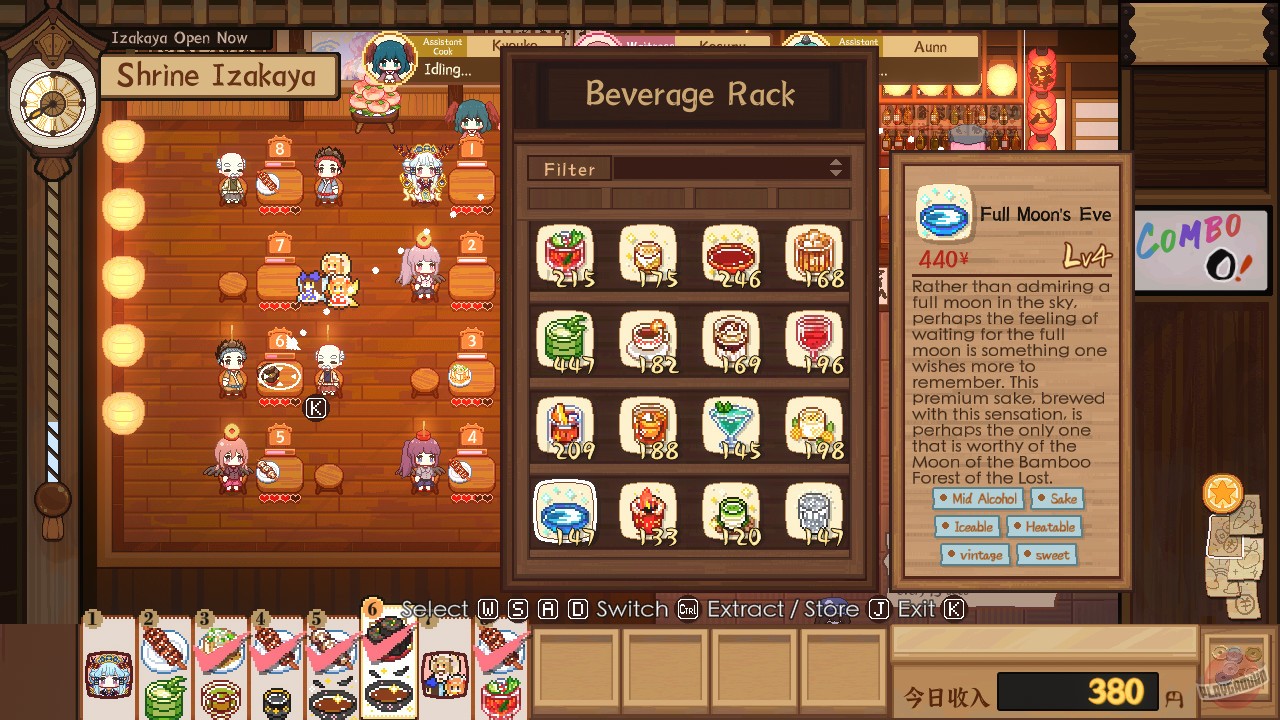Toggle the Mid Alcohol tag
Viewport: 1280px width, 720px height.
click(x=977, y=499)
